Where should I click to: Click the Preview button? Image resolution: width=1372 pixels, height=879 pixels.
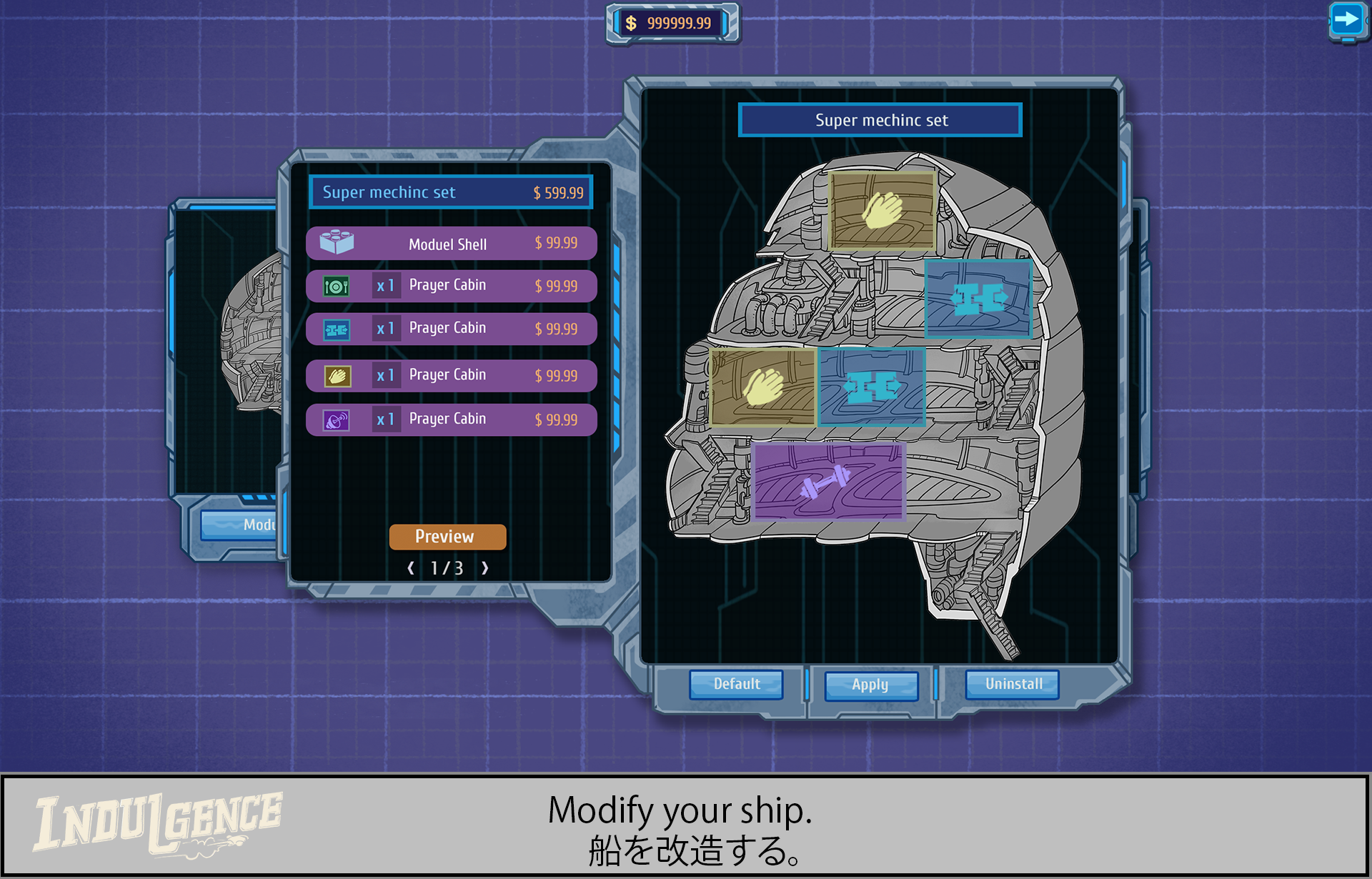pos(447,537)
